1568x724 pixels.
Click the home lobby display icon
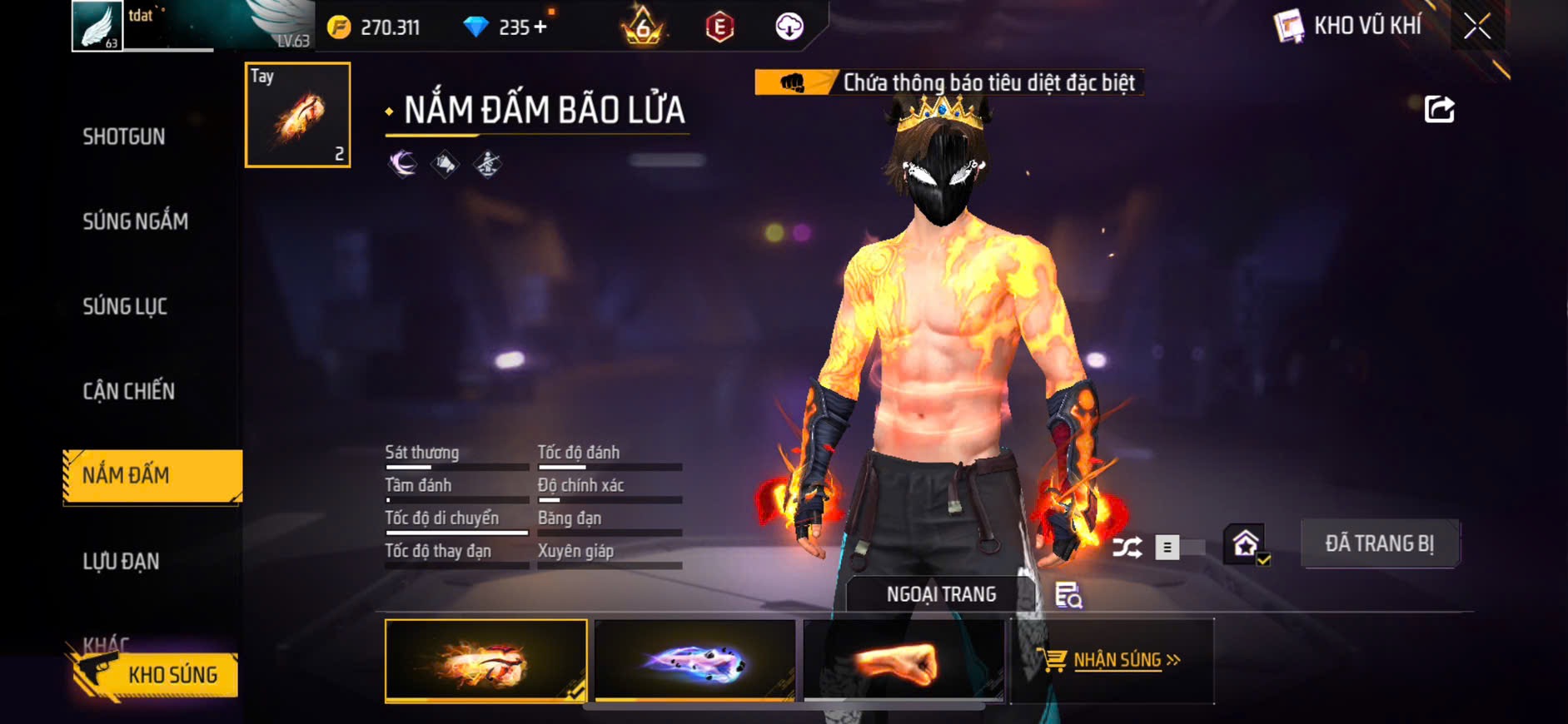point(1245,545)
